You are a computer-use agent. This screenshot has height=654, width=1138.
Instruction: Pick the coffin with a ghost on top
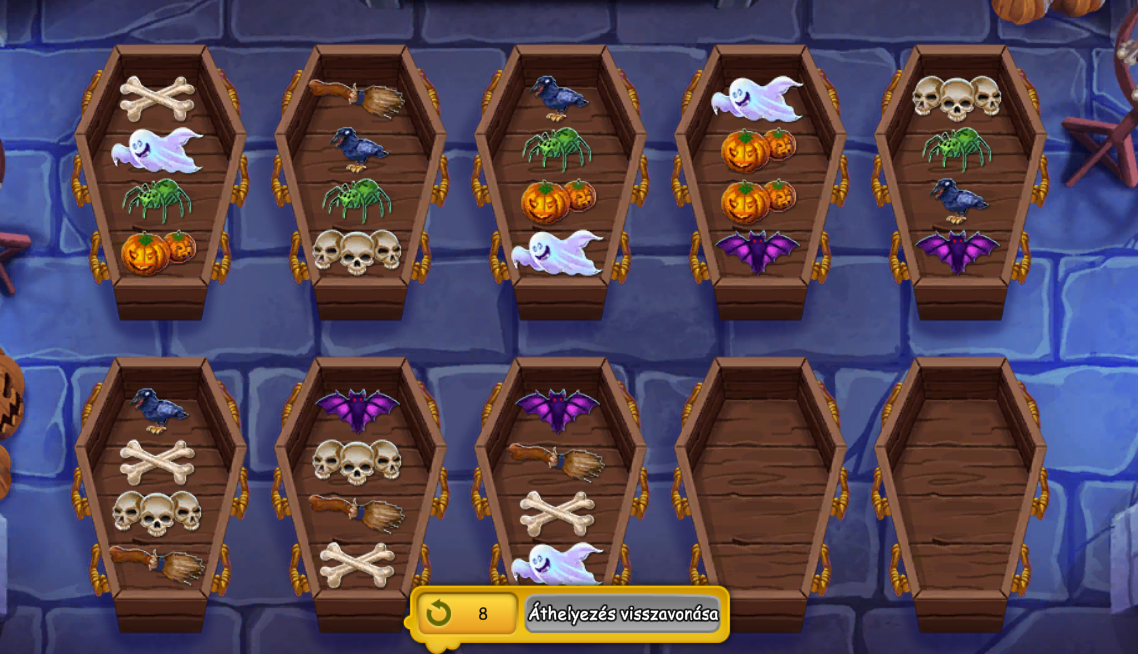pos(760,180)
